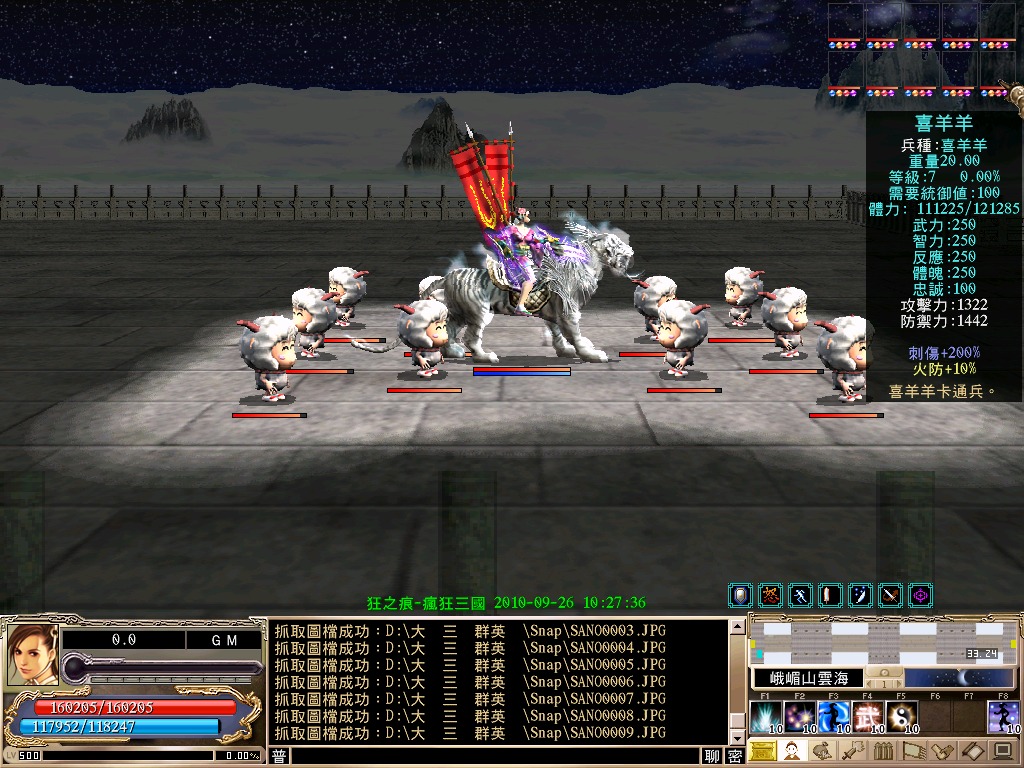Screen dimensions: 1024x768
Task: Activate the F3 blue whirlwind skill
Action: [x=833, y=717]
